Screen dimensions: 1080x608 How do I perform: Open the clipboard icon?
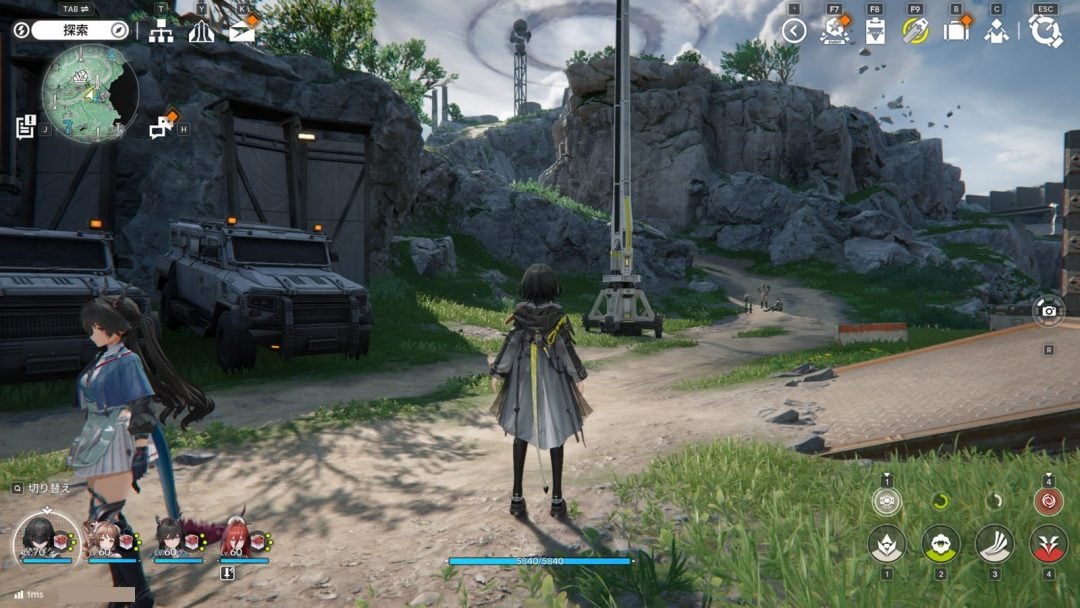(x=875, y=31)
